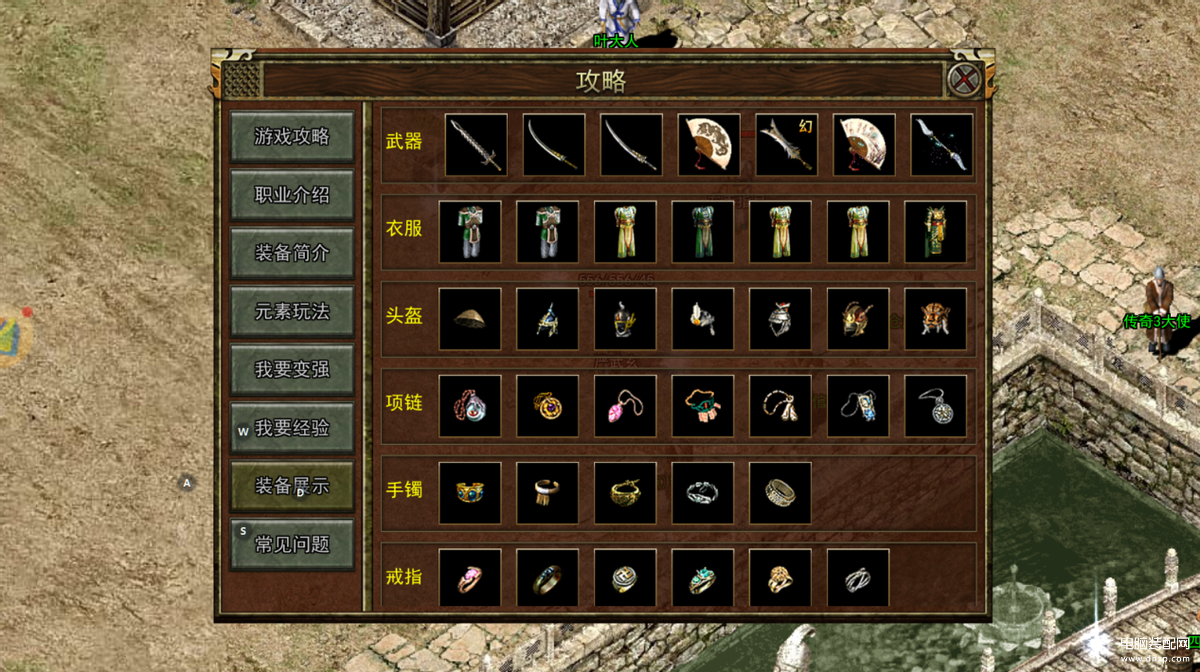
Task: Open the 我要经验 section
Action: click(x=291, y=428)
